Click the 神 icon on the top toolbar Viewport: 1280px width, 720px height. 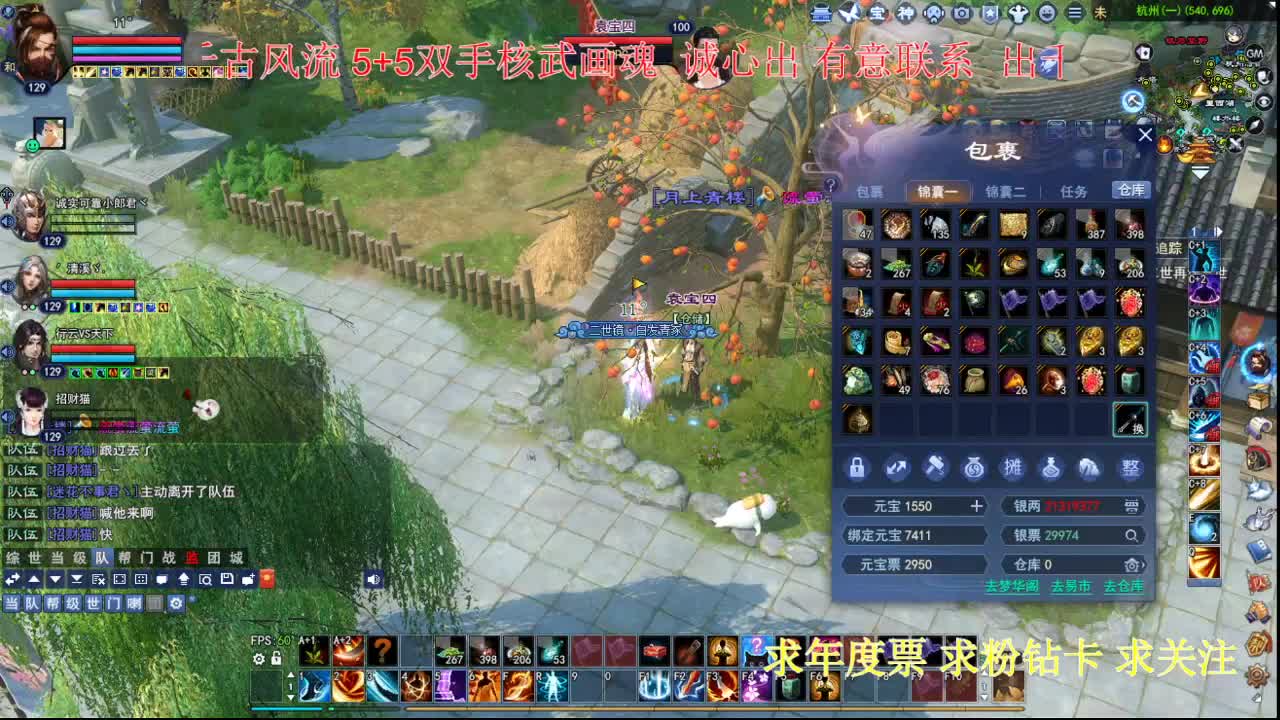[x=905, y=13]
